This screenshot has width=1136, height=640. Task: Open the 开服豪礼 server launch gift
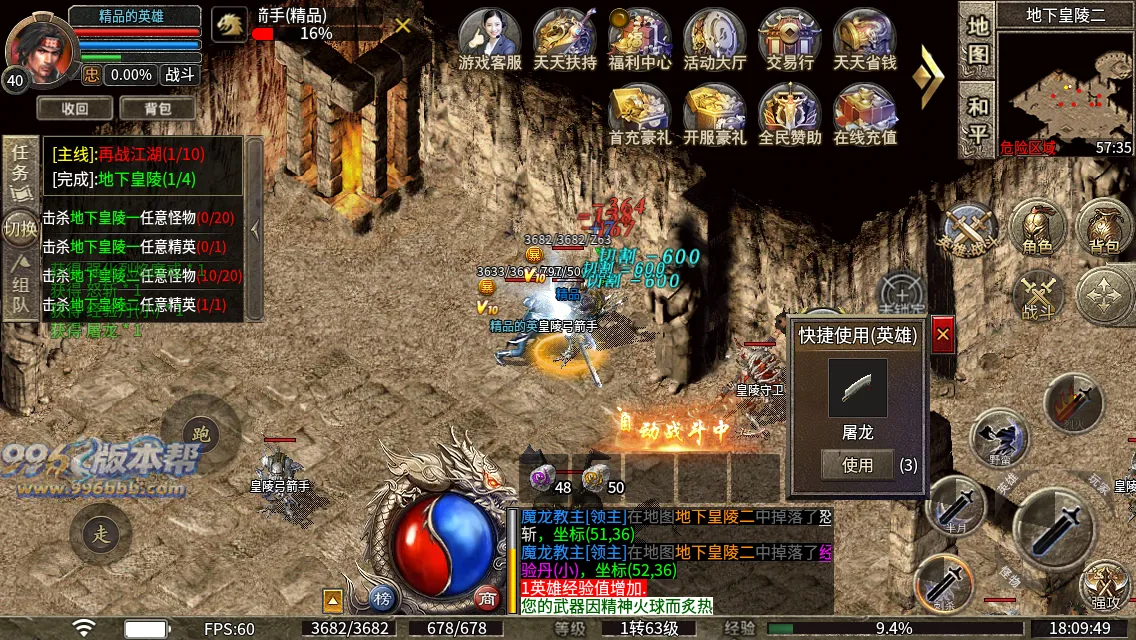[715, 110]
